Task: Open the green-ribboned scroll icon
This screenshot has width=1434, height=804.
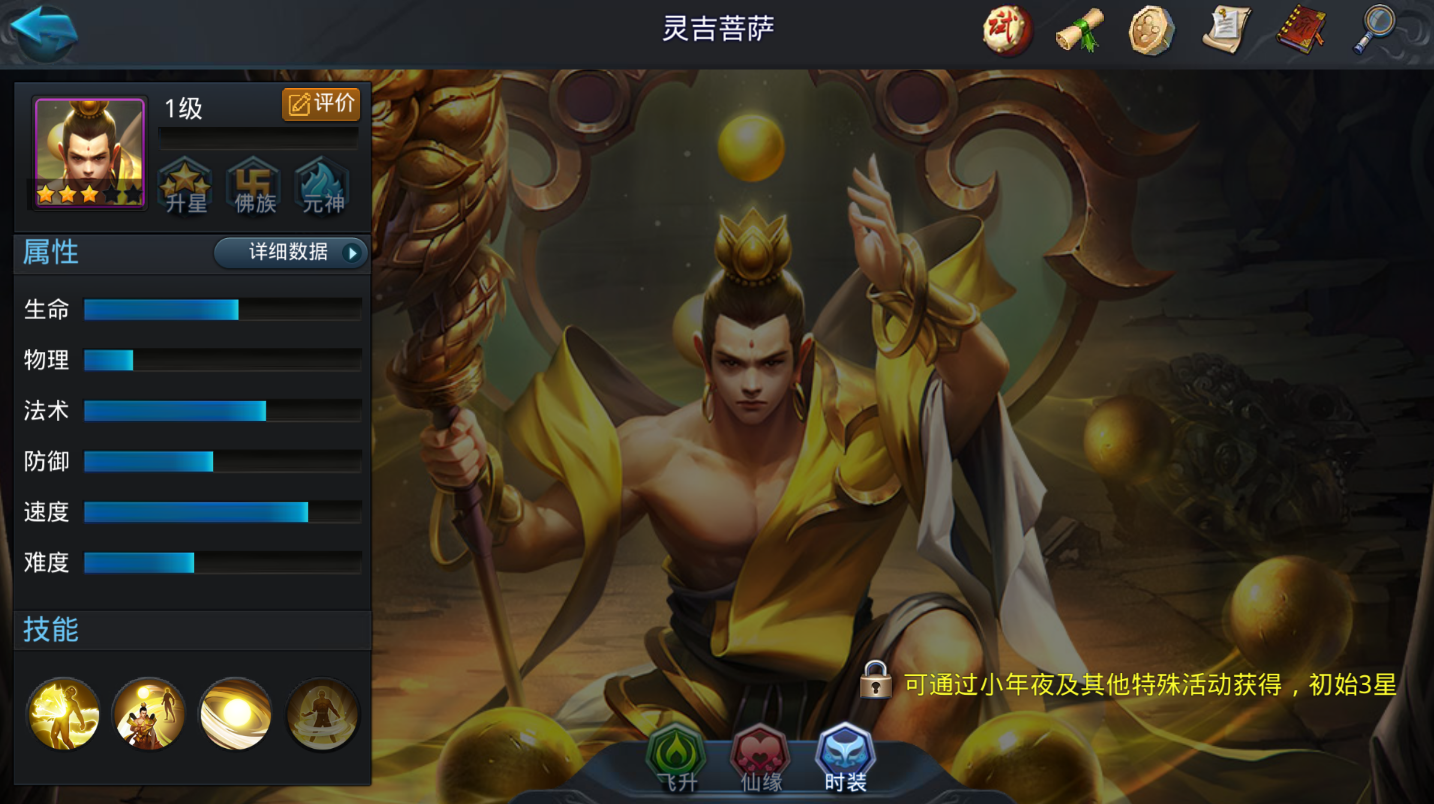Action: [x=1080, y=30]
